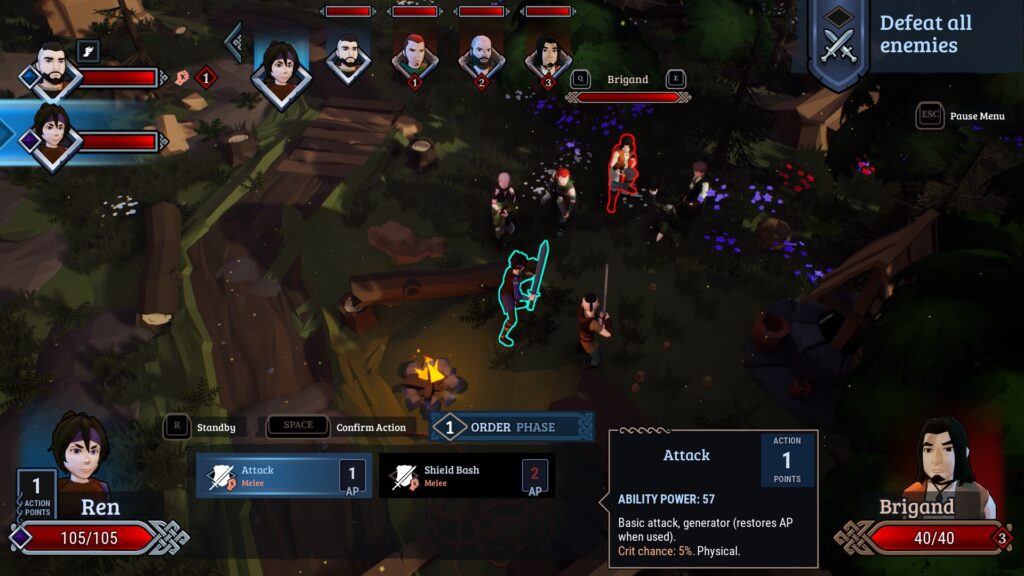Click Ren's large portrait in turn order
The width and height of the screenshot is (1024, 576).
point(281,70)
